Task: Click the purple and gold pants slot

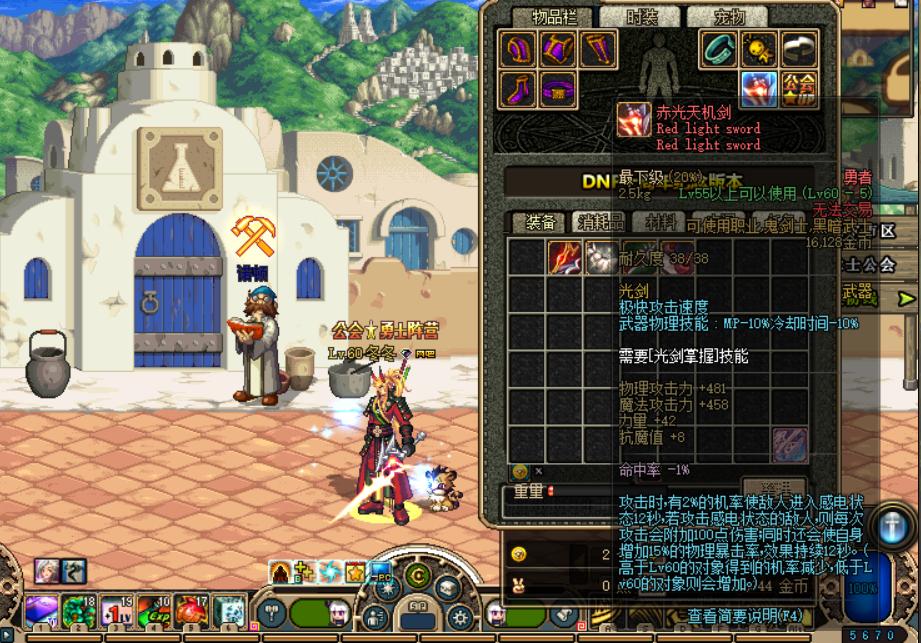Action: 597,48
